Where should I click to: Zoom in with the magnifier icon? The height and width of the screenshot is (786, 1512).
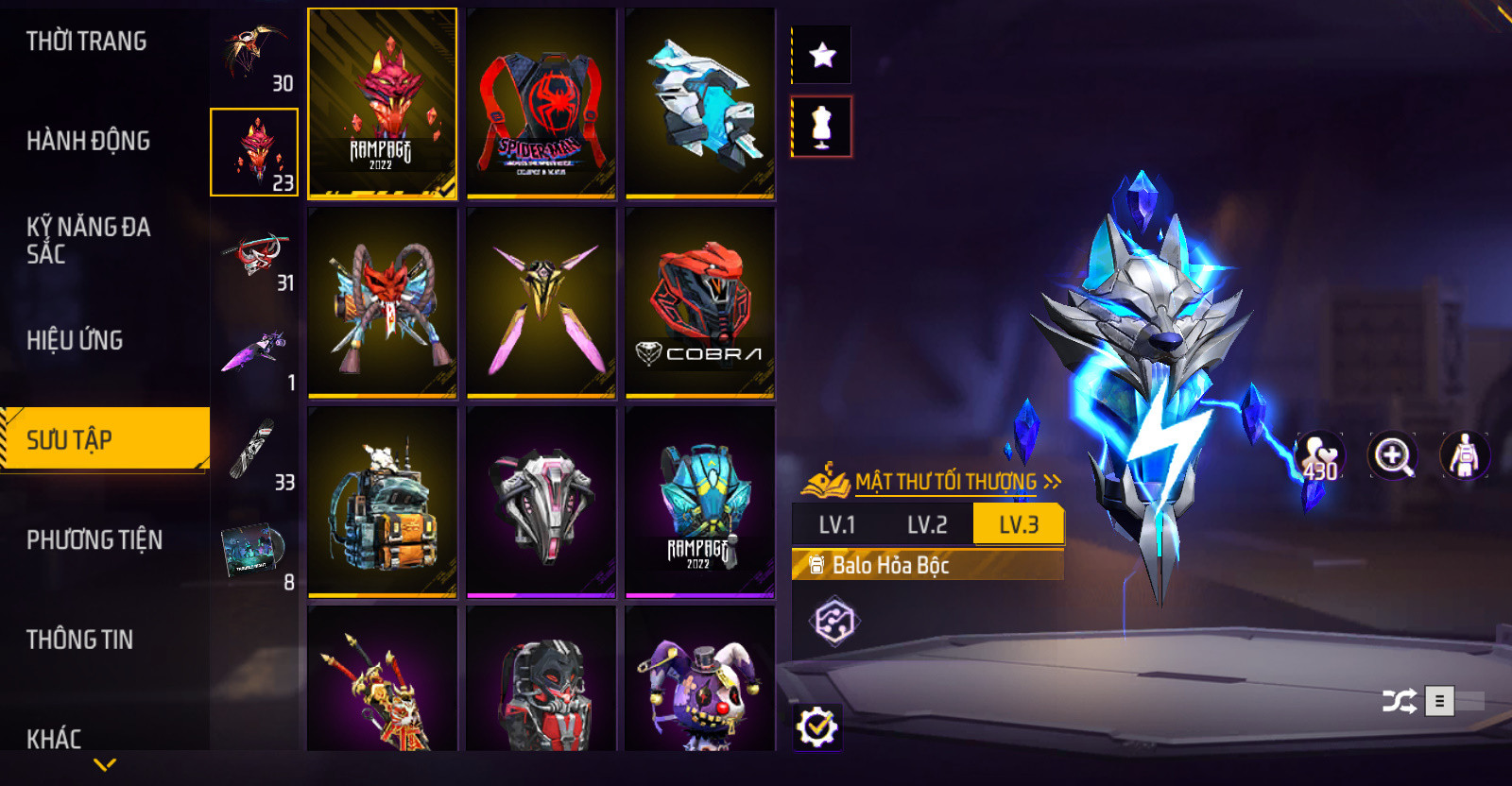1393,456
